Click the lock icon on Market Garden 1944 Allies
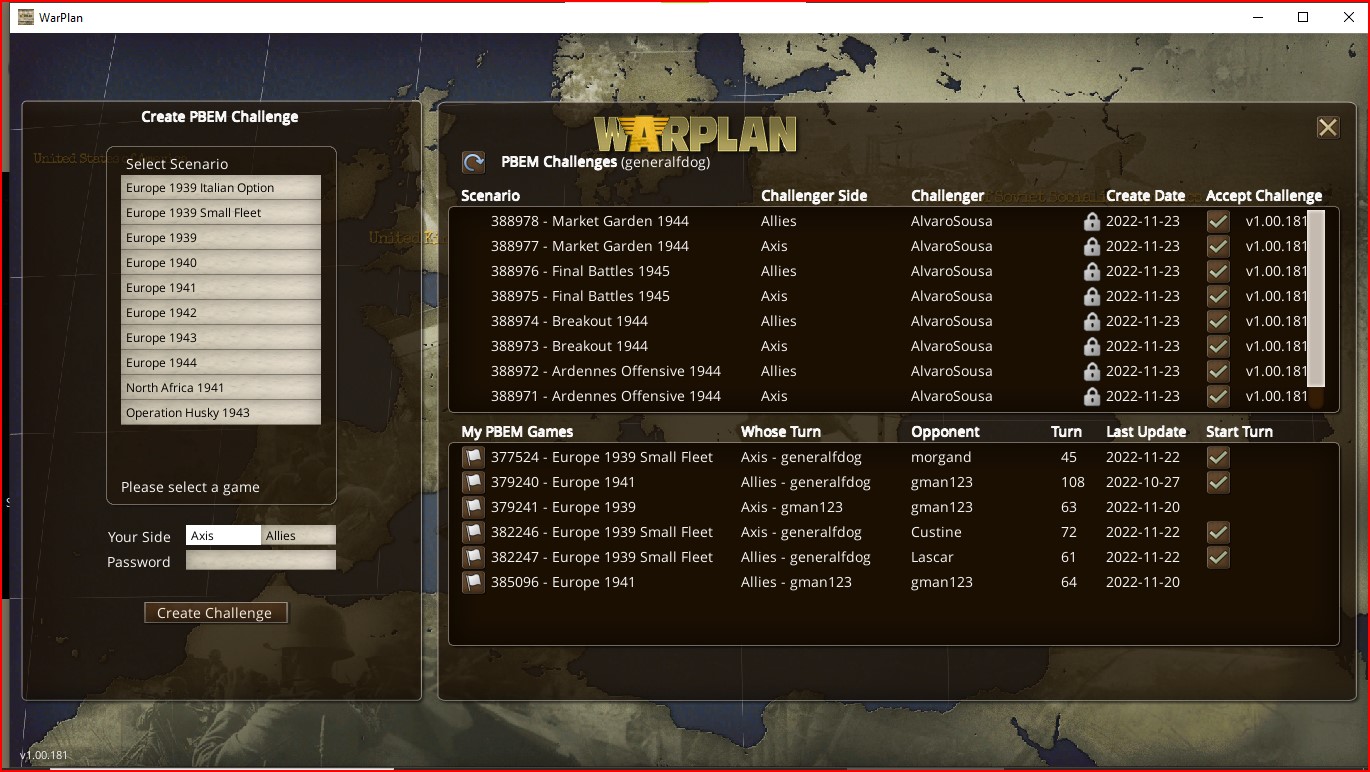1370x772 pixels. coord(1091,220)
